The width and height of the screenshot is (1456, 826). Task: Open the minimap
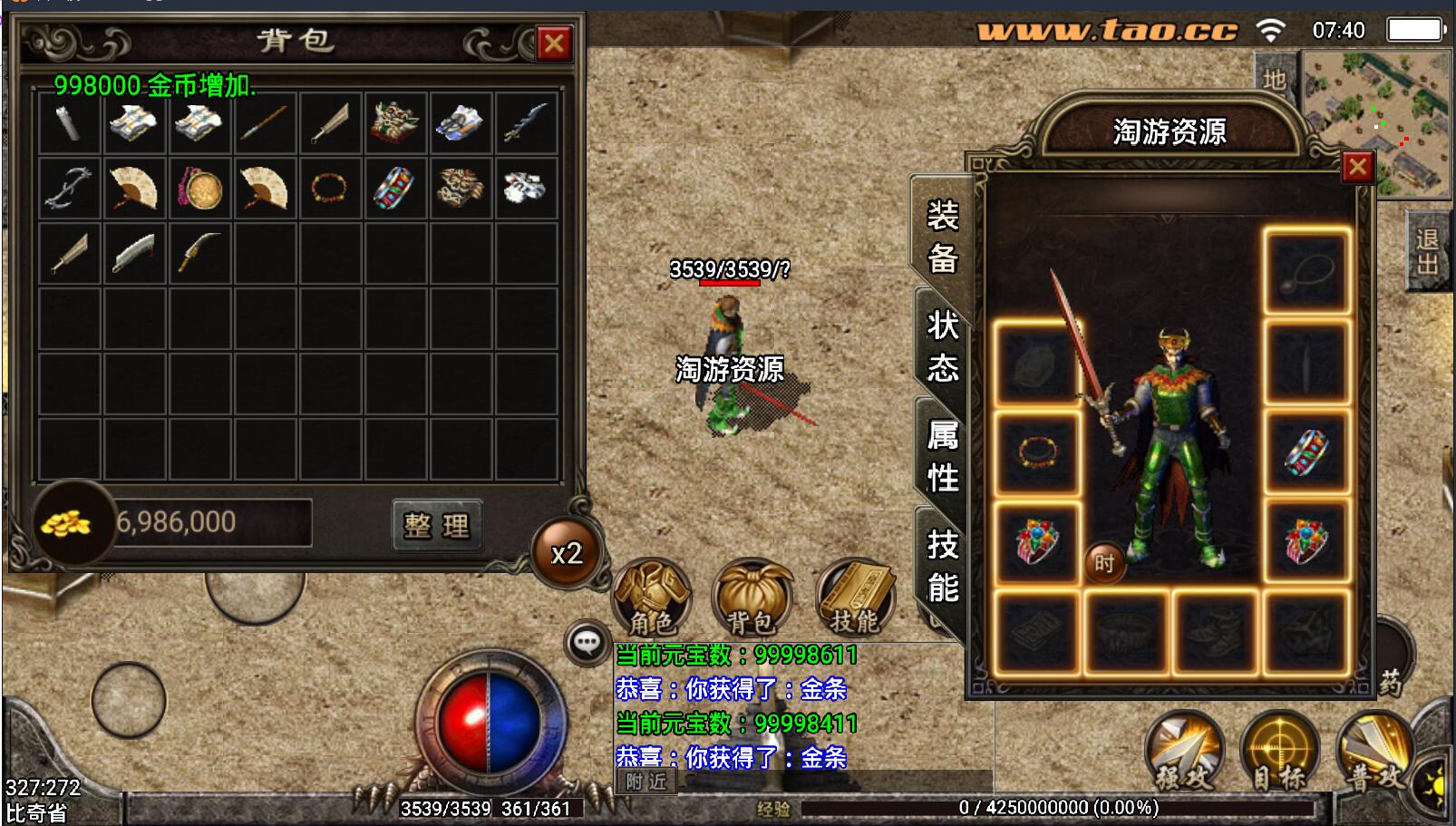pos(1376,122)
